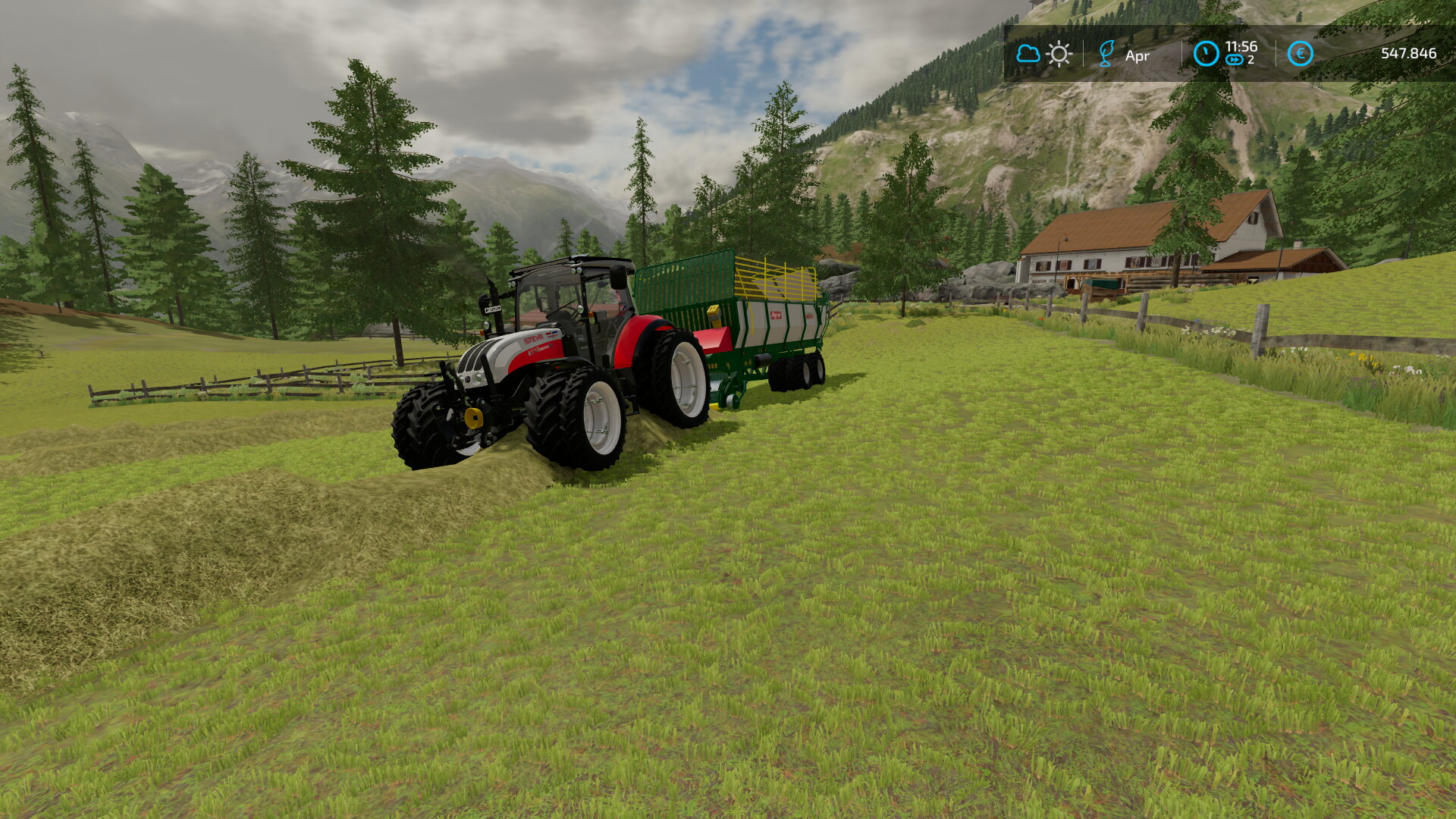
Task: Click the sun forecast icon
Action: pos(1059,54)
